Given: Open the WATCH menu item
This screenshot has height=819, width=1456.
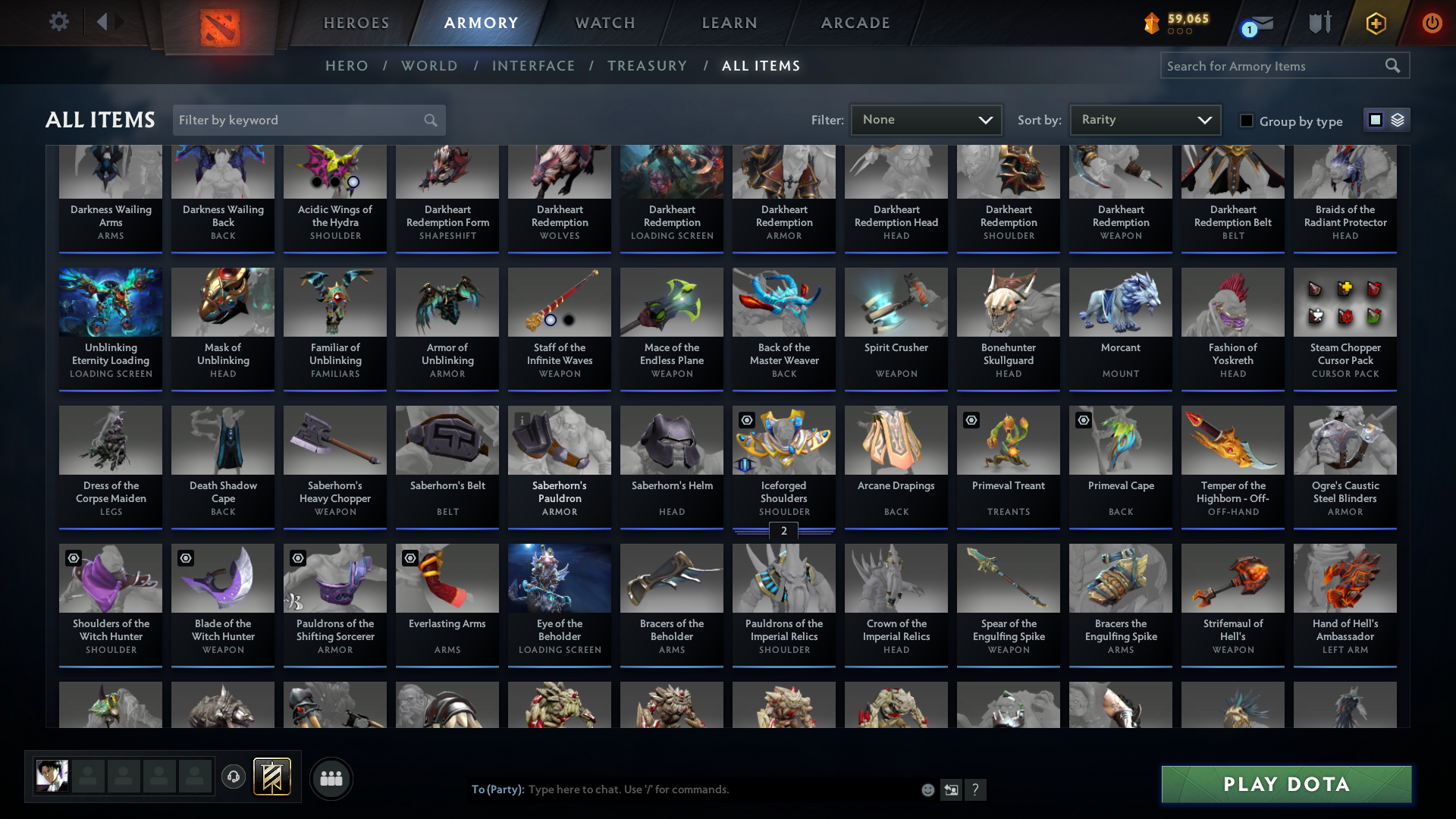Looking at the screenshot, I should pyautogui.click(x=604, y=23).
